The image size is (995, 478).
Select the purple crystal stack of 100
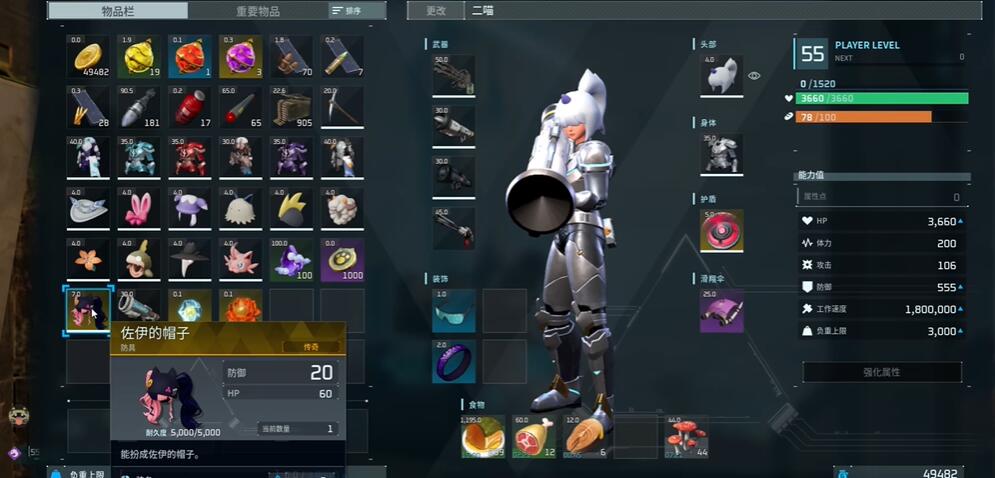[x=291, y=260]
